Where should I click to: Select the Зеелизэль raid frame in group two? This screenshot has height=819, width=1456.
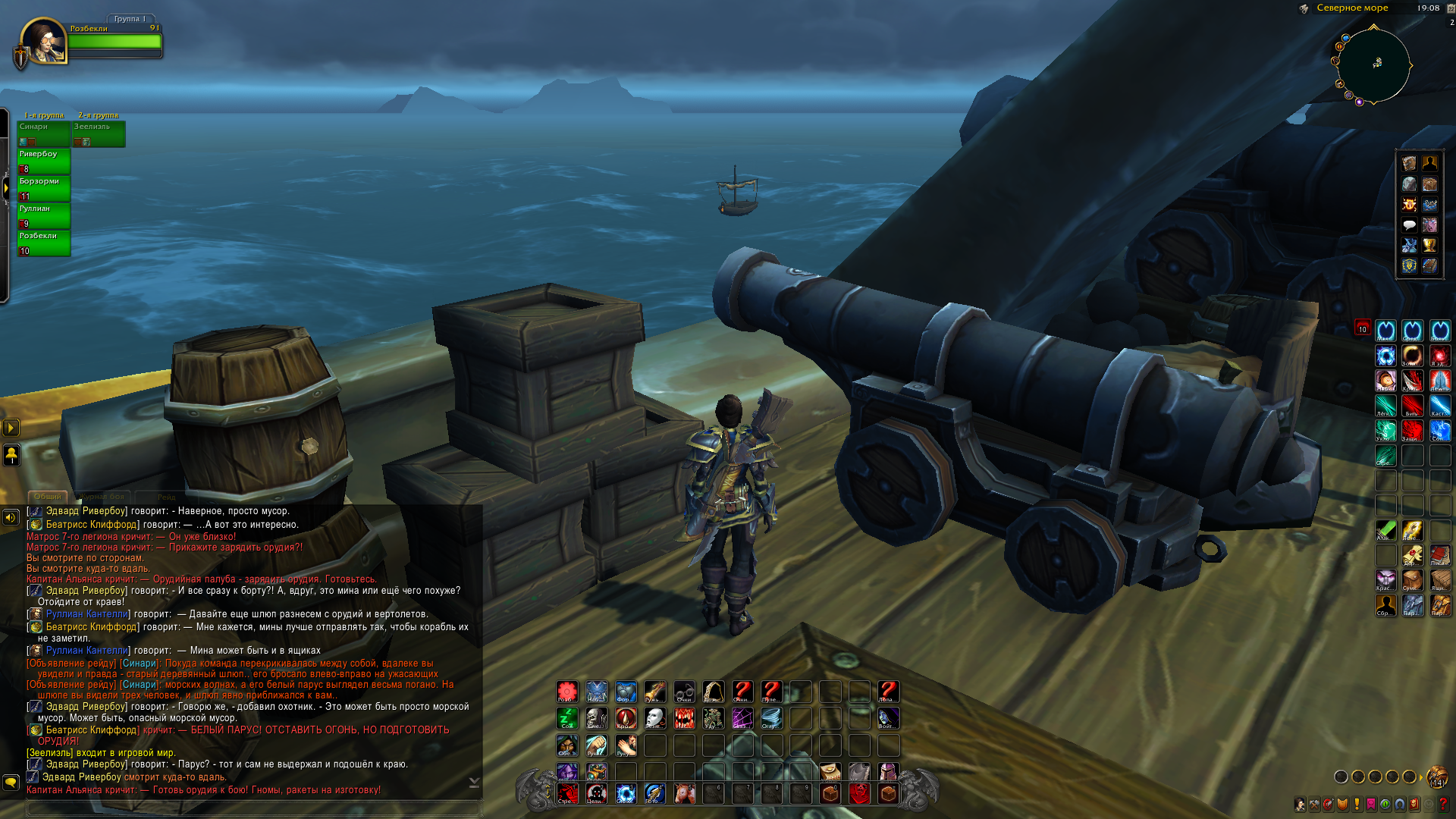point(99,133)
